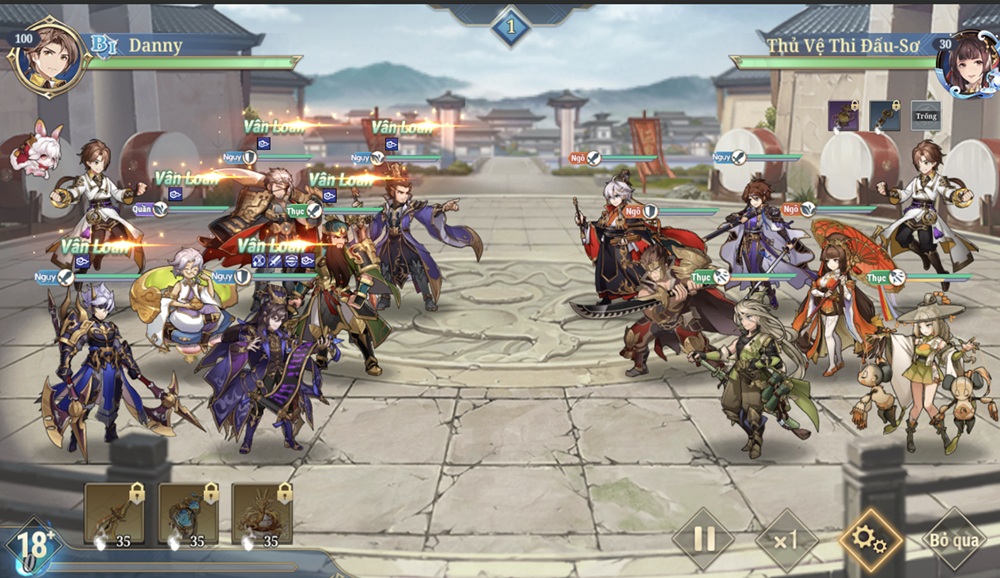Inspect the enemy's blue locked artifact slot
The height and width of the screenshot is (578, 1000).
point(884,116)
